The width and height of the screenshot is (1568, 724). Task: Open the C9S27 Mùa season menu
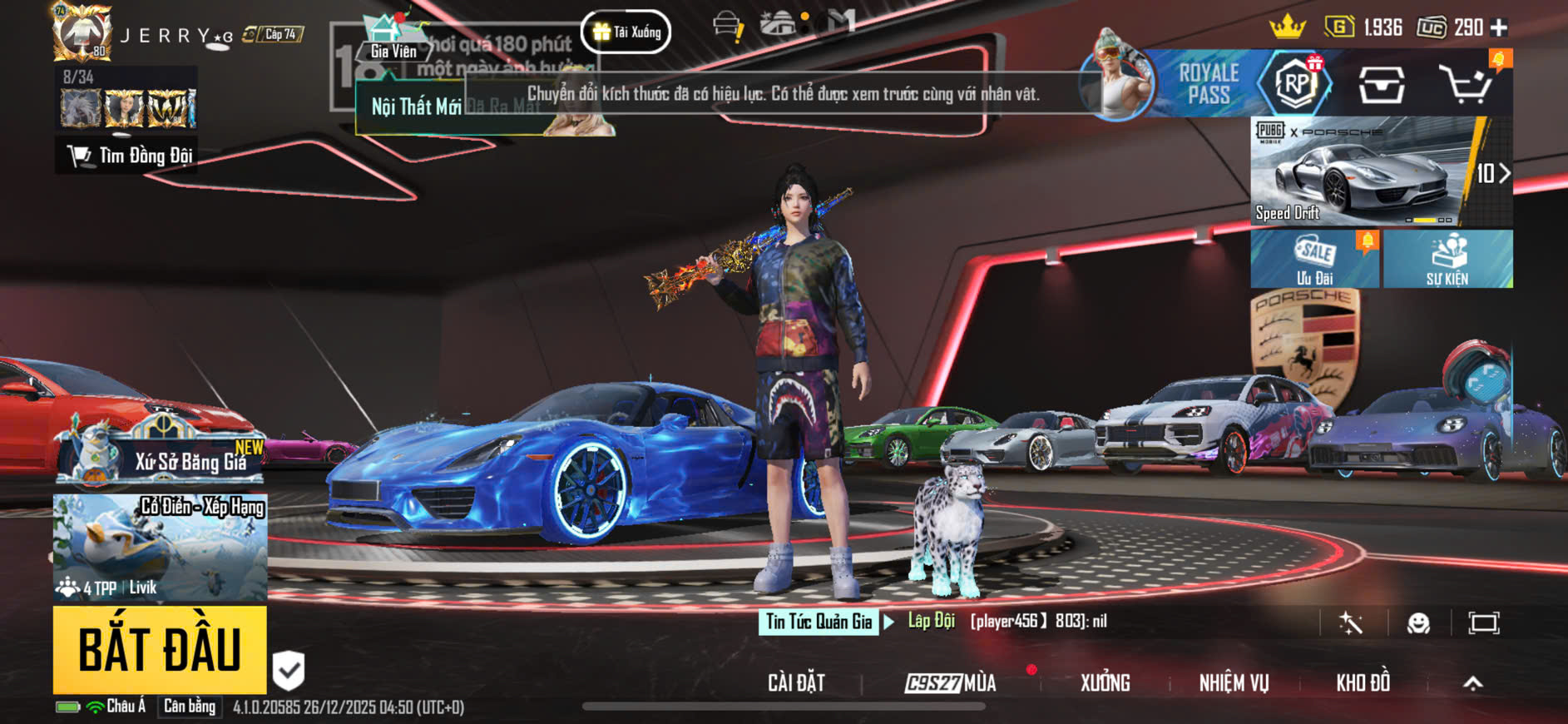(951, 683)
